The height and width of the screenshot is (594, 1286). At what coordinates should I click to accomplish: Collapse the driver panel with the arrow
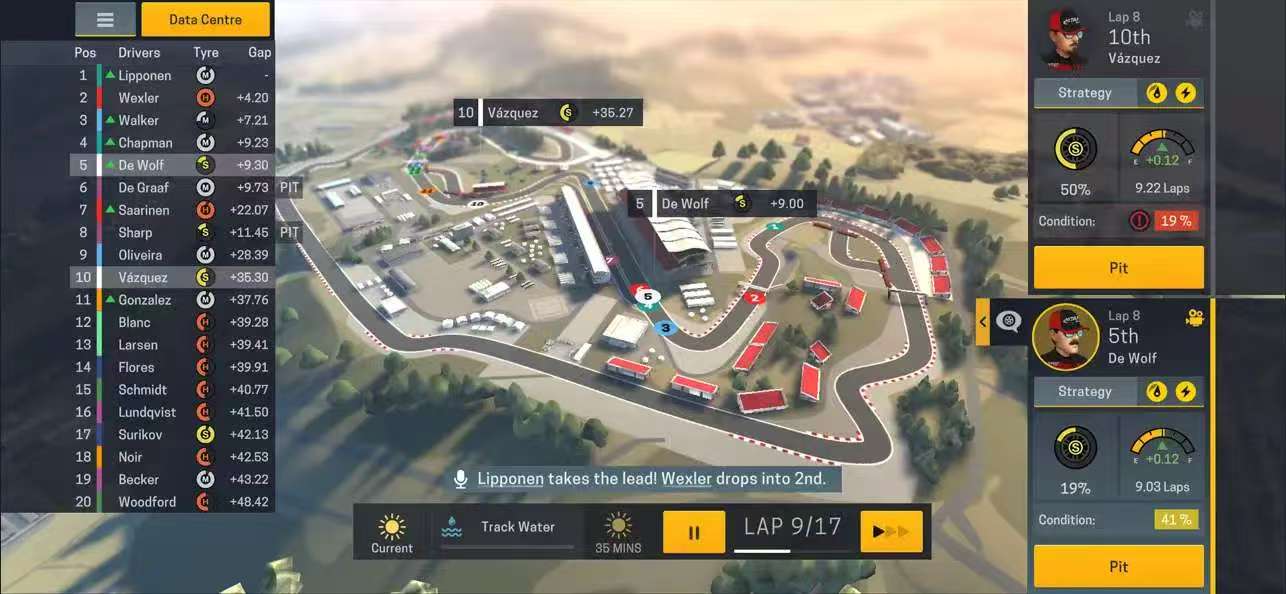click(x=983, y=322)
